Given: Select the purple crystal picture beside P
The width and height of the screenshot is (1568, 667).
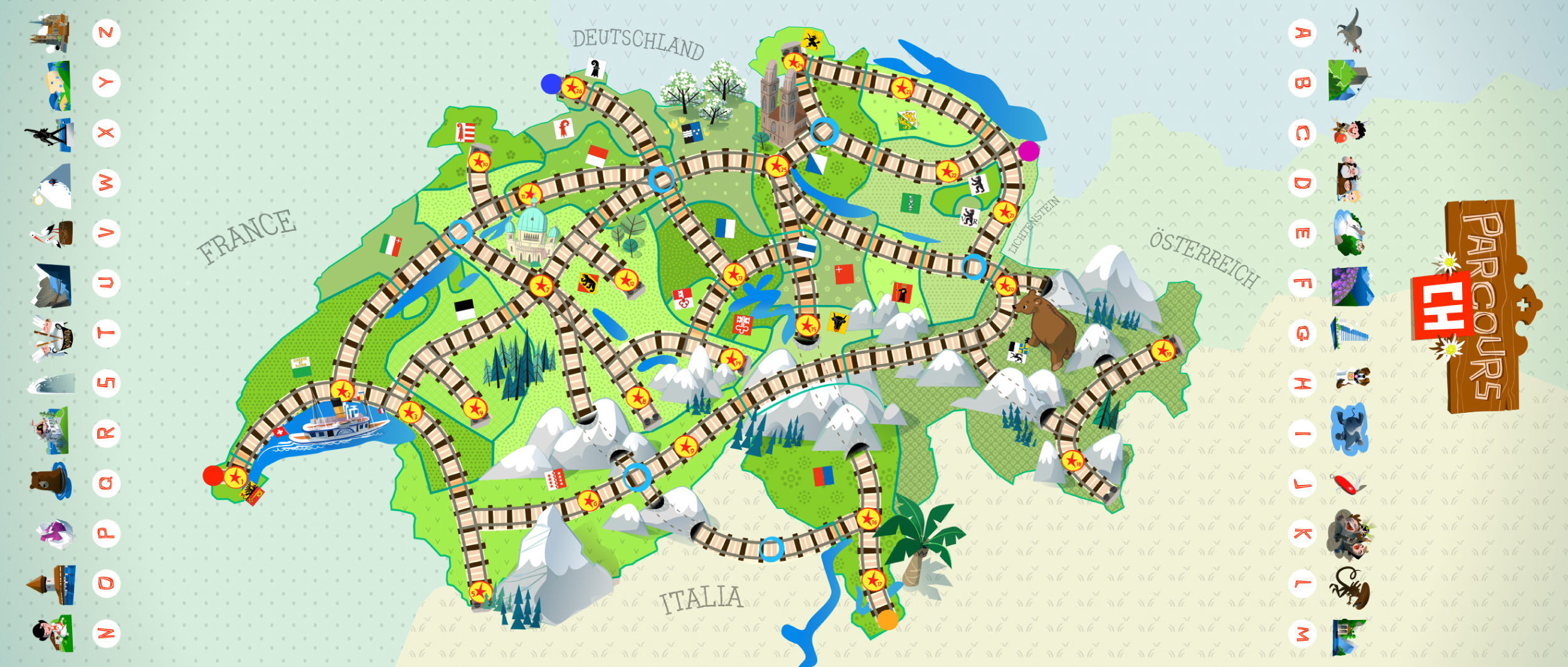Looking at the screenshot, I should pyautogui.click(x=55, y=533).
